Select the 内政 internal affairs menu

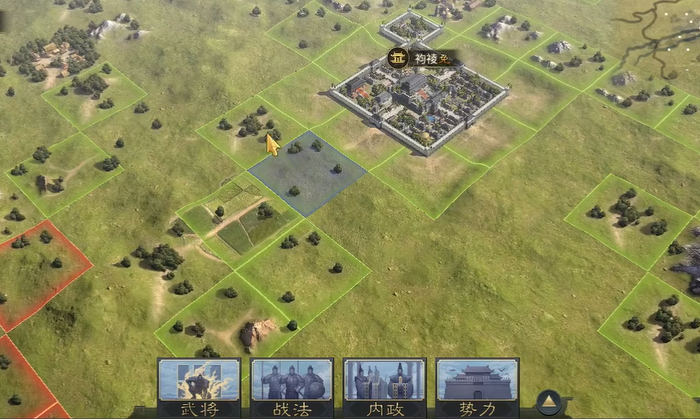384,387
